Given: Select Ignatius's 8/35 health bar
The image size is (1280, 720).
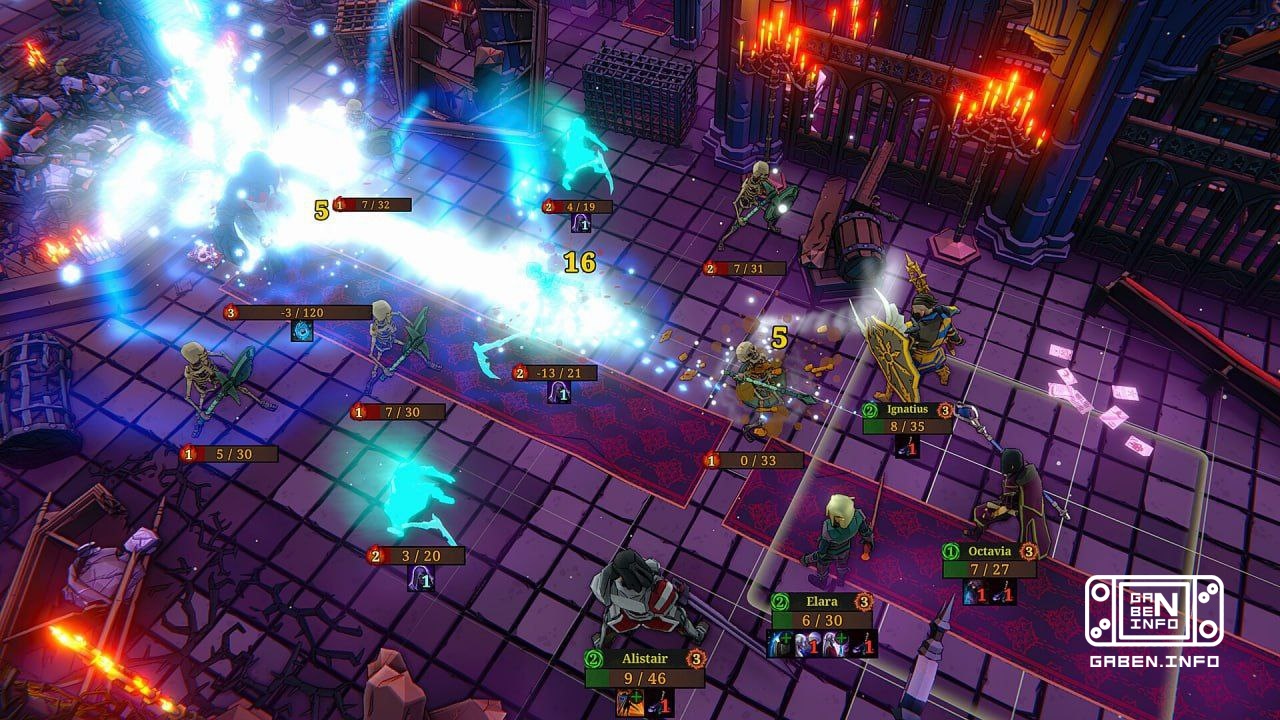Looking at the screenshot, I should (x=905, y=424).
